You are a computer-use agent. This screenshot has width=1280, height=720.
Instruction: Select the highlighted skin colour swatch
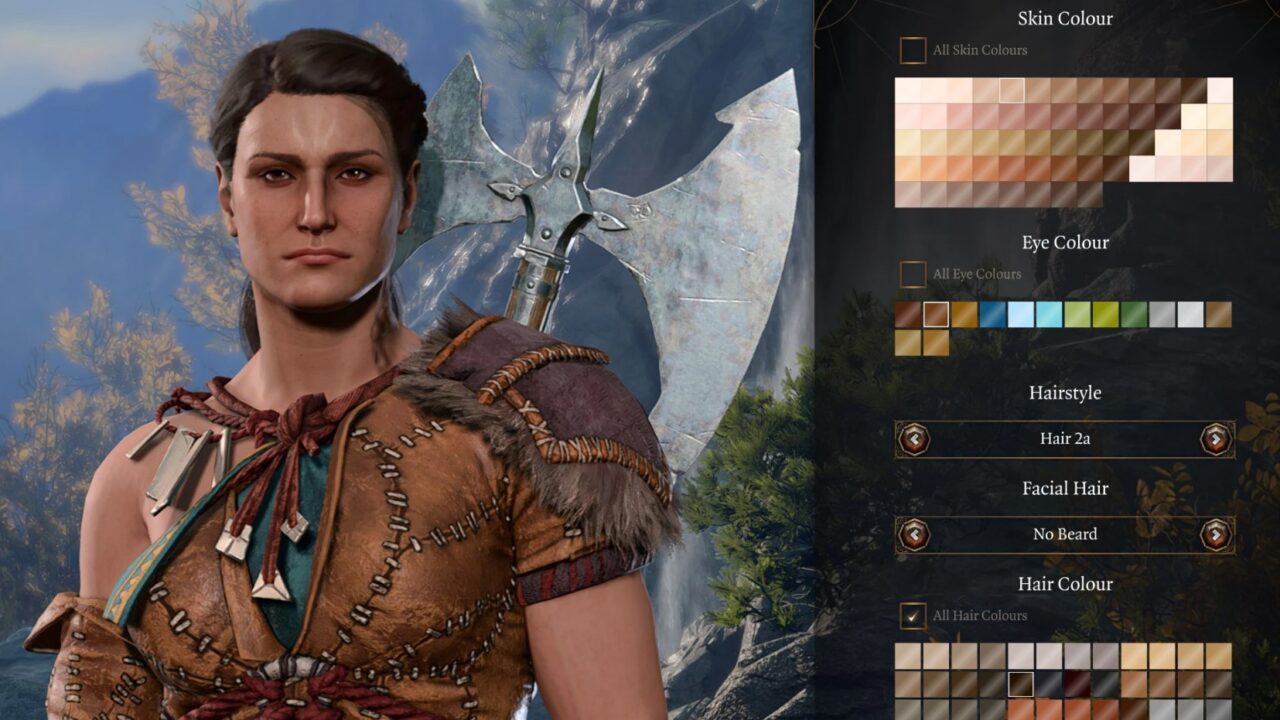pyautogui.click(x=1012, y=90)
